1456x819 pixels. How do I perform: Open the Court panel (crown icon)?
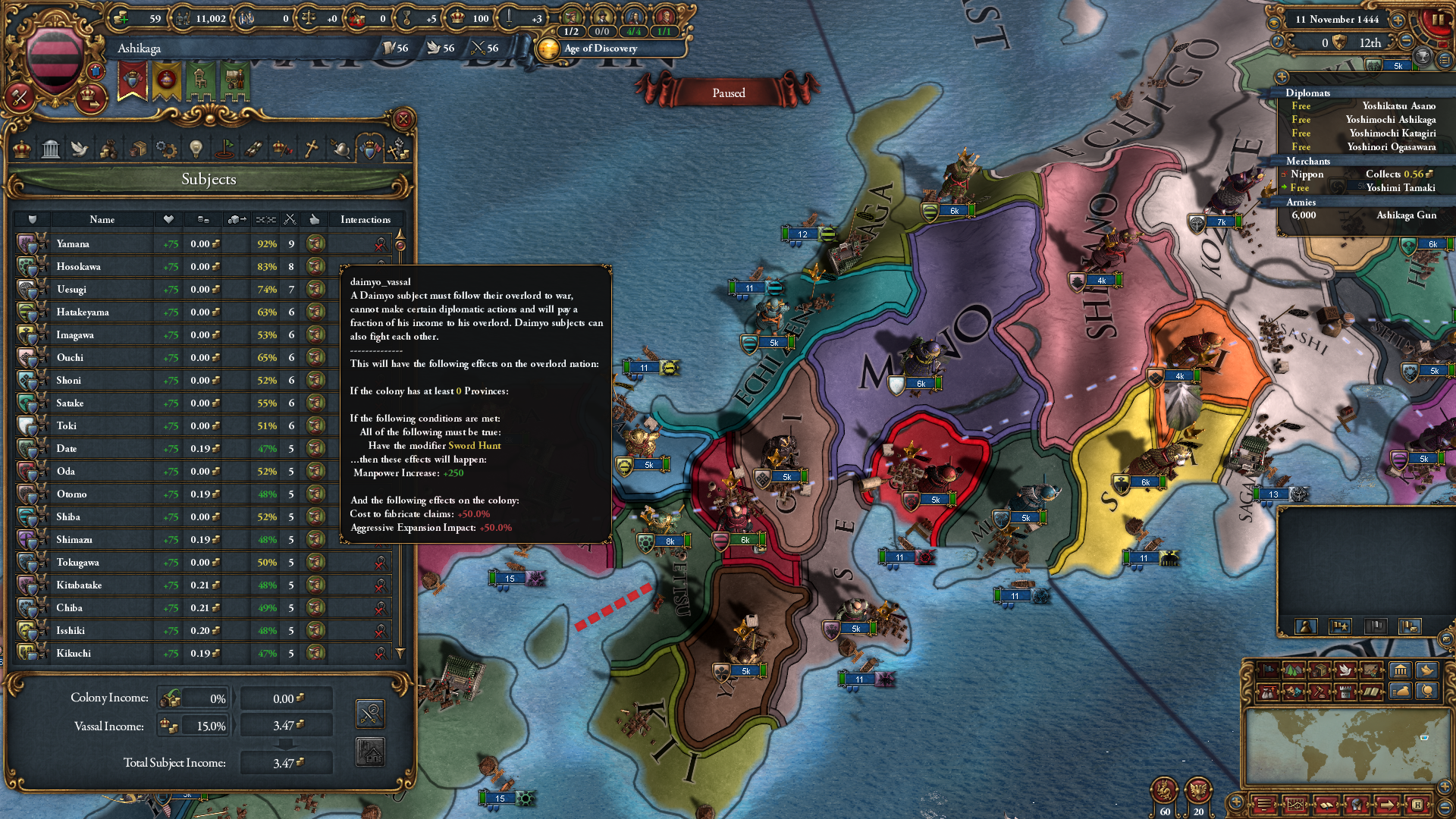coord(20,148)
